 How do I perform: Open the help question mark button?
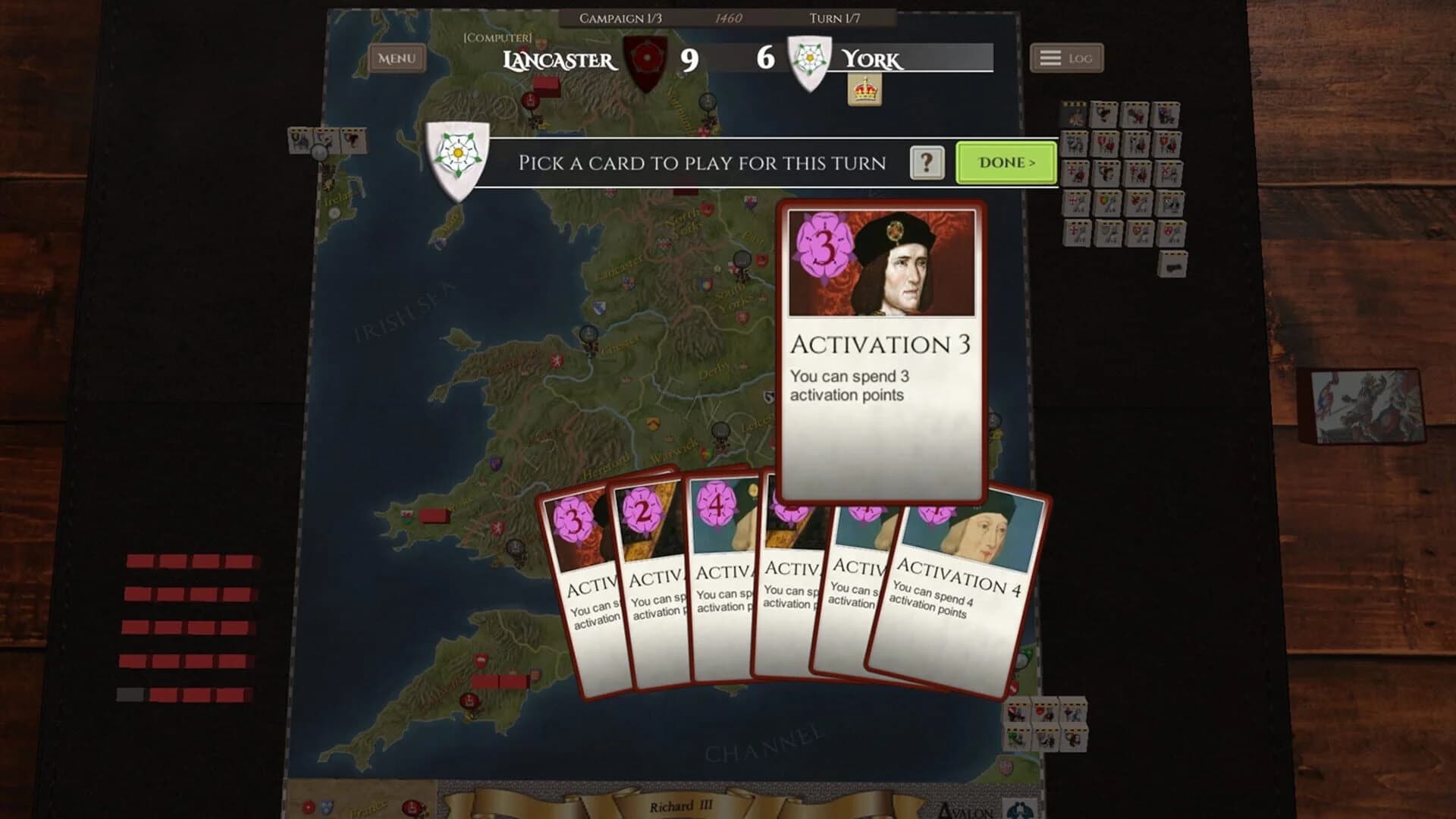coord(926,162)
